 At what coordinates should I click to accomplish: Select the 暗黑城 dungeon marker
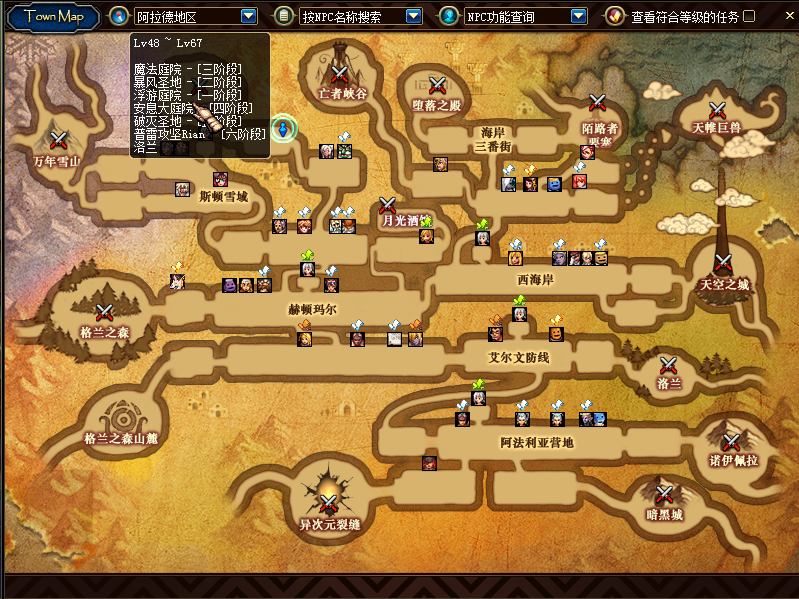[x=664, y=494]
